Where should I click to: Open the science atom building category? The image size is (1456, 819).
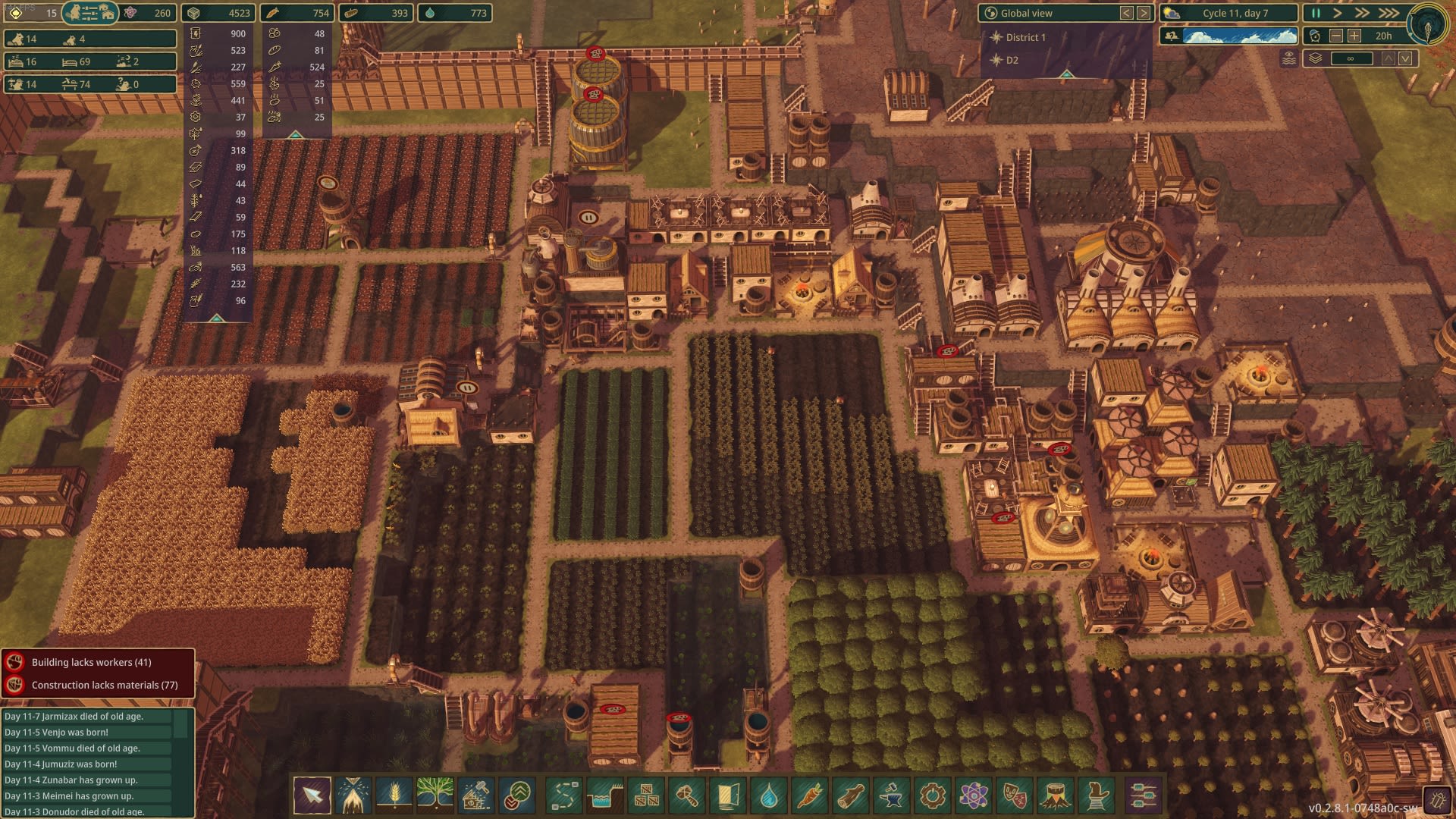[x=974, y=795]
